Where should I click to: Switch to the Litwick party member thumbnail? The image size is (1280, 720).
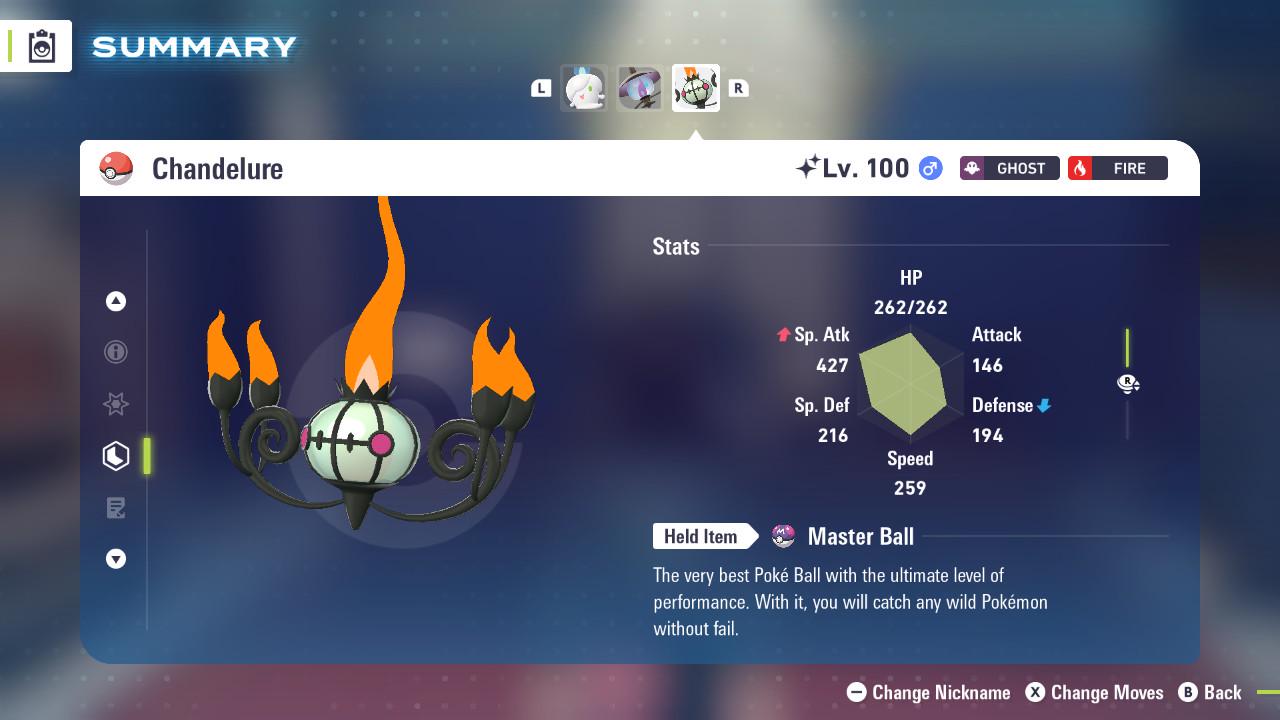click(584, 88)
